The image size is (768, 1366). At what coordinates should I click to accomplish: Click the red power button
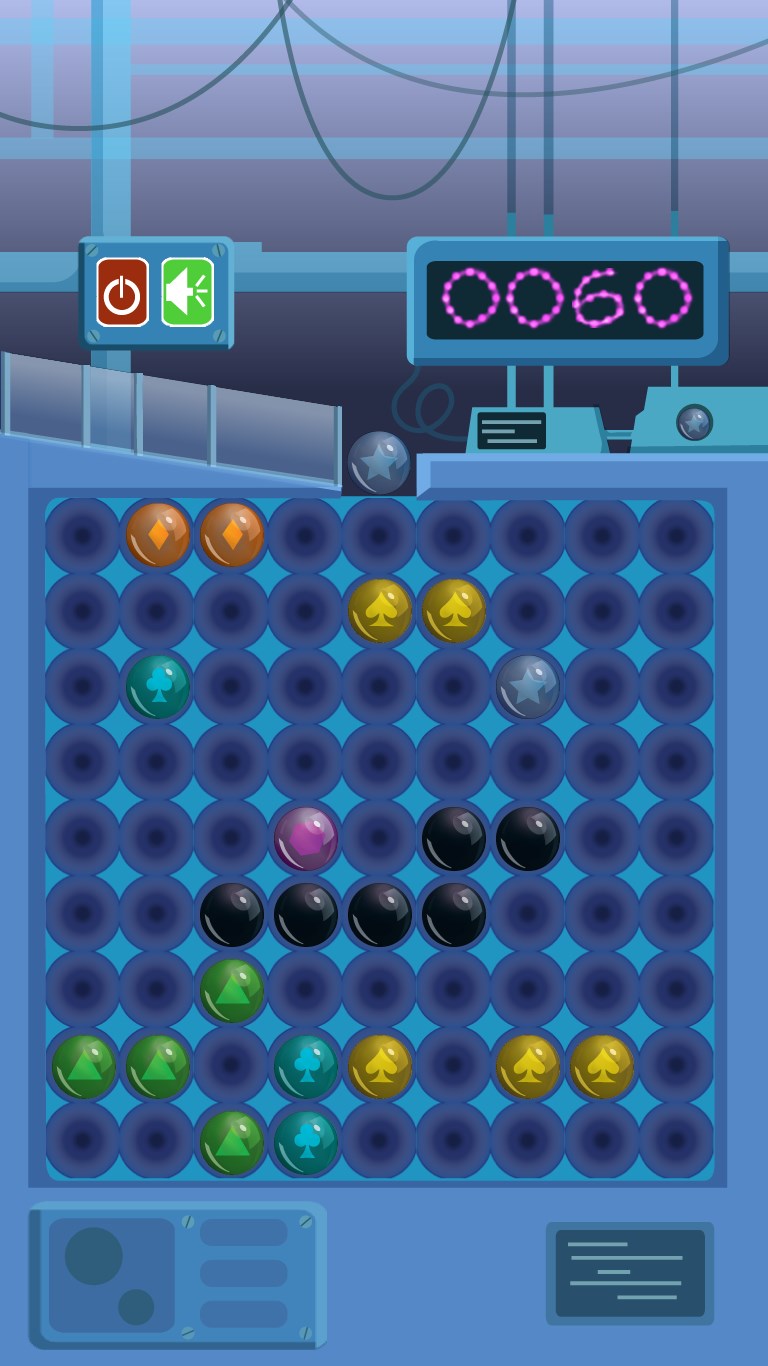[x=122, y=292]
